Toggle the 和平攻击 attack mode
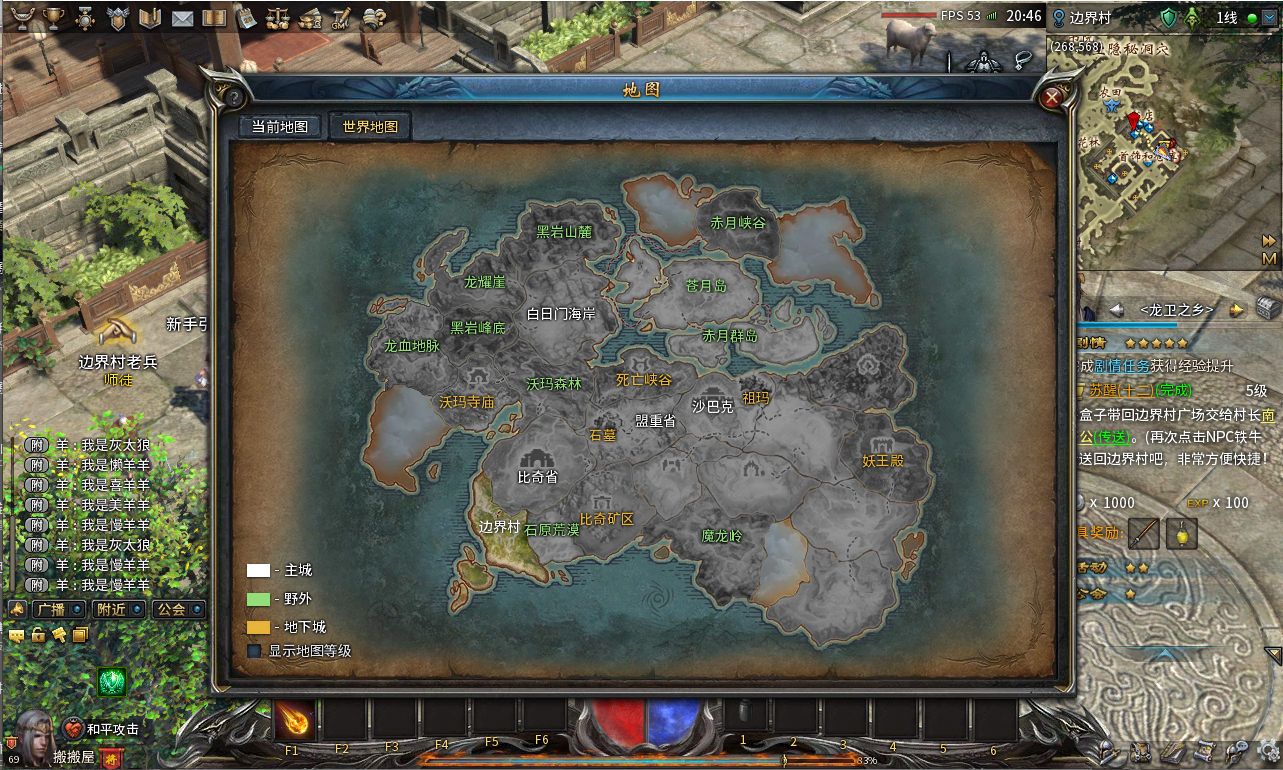This screenshot has width=1283, height=770. [x=100, y=729]
